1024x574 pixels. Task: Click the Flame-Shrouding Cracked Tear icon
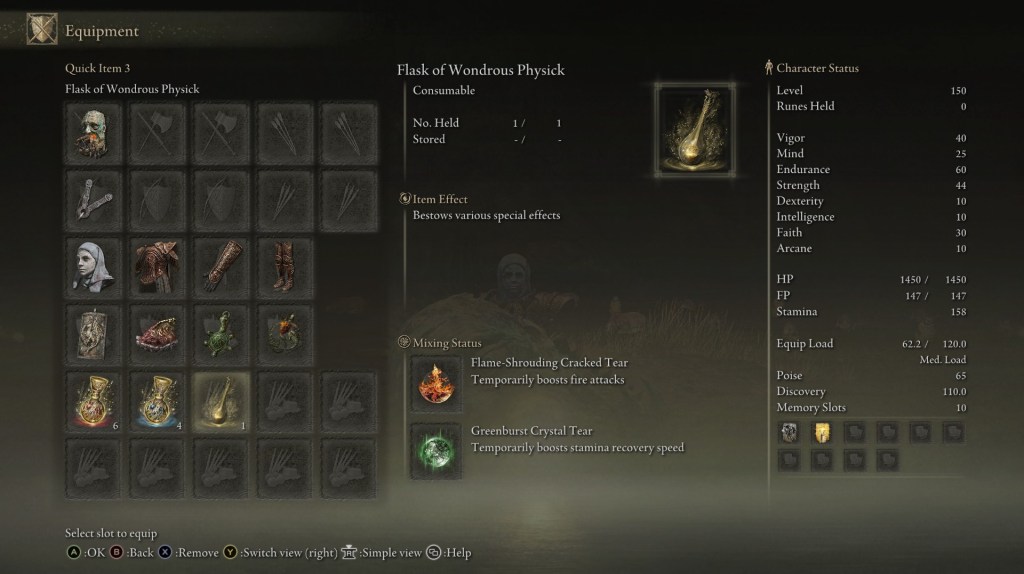pos(435,382)
